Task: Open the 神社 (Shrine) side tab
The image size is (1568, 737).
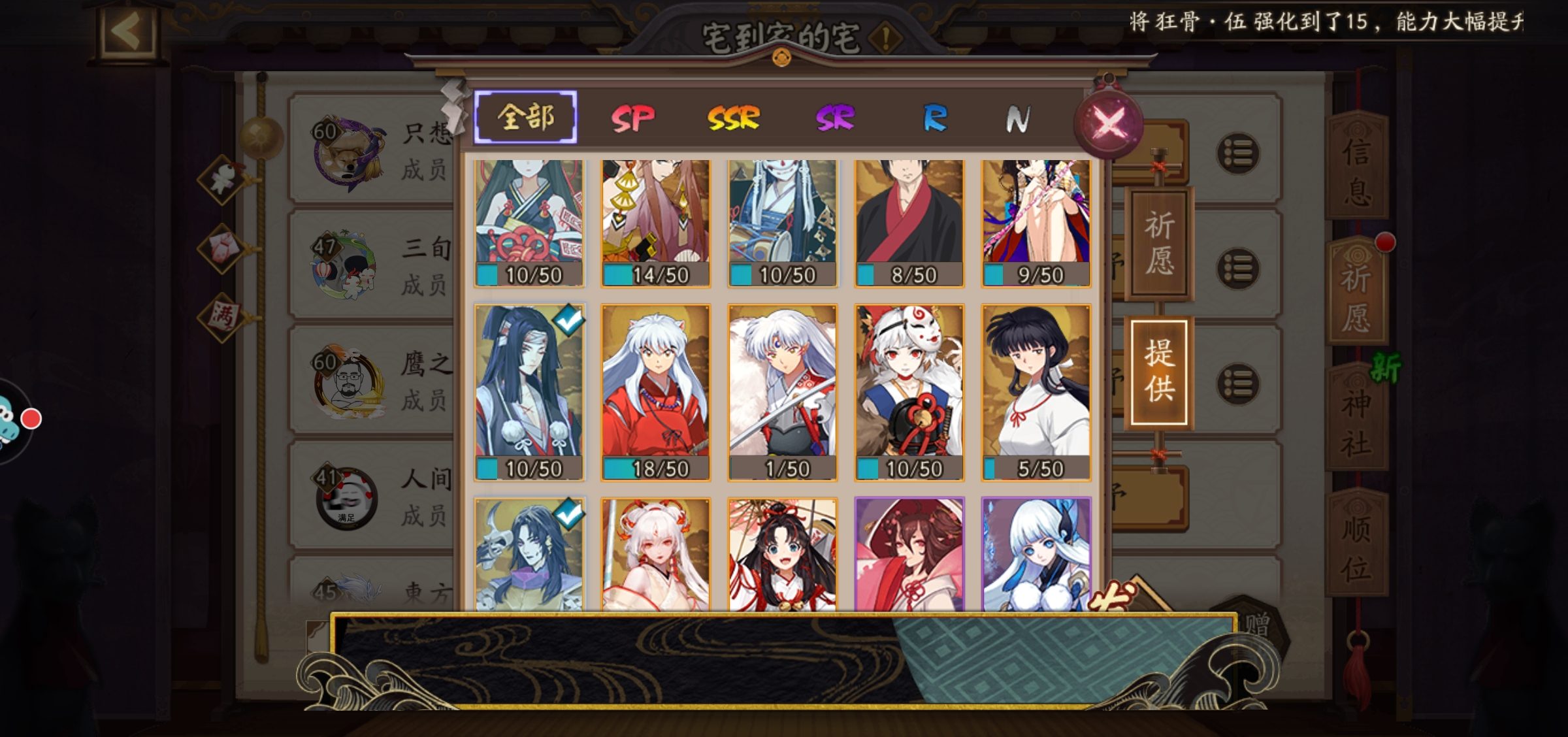Action: point(1356,421)
